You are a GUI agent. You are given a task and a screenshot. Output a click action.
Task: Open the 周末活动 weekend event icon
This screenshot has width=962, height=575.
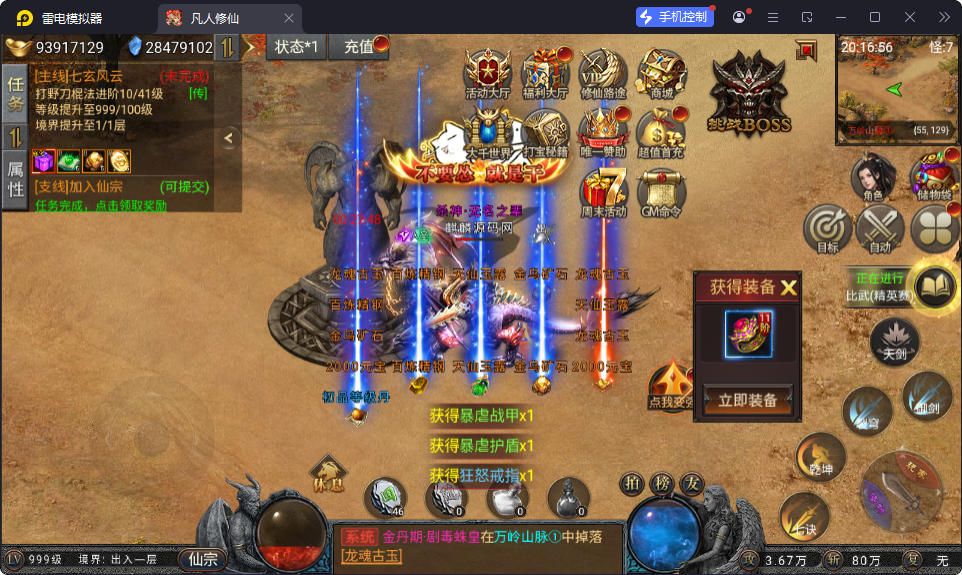(x=603, y=190)
